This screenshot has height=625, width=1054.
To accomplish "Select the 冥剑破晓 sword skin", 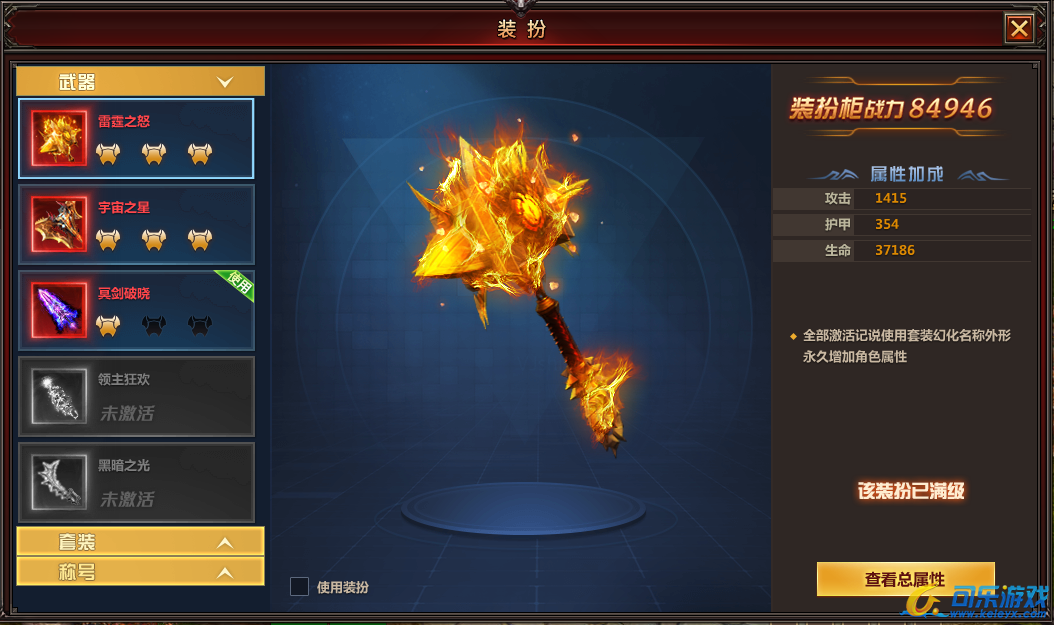I will pyautogui.click(x=136, y=310).
